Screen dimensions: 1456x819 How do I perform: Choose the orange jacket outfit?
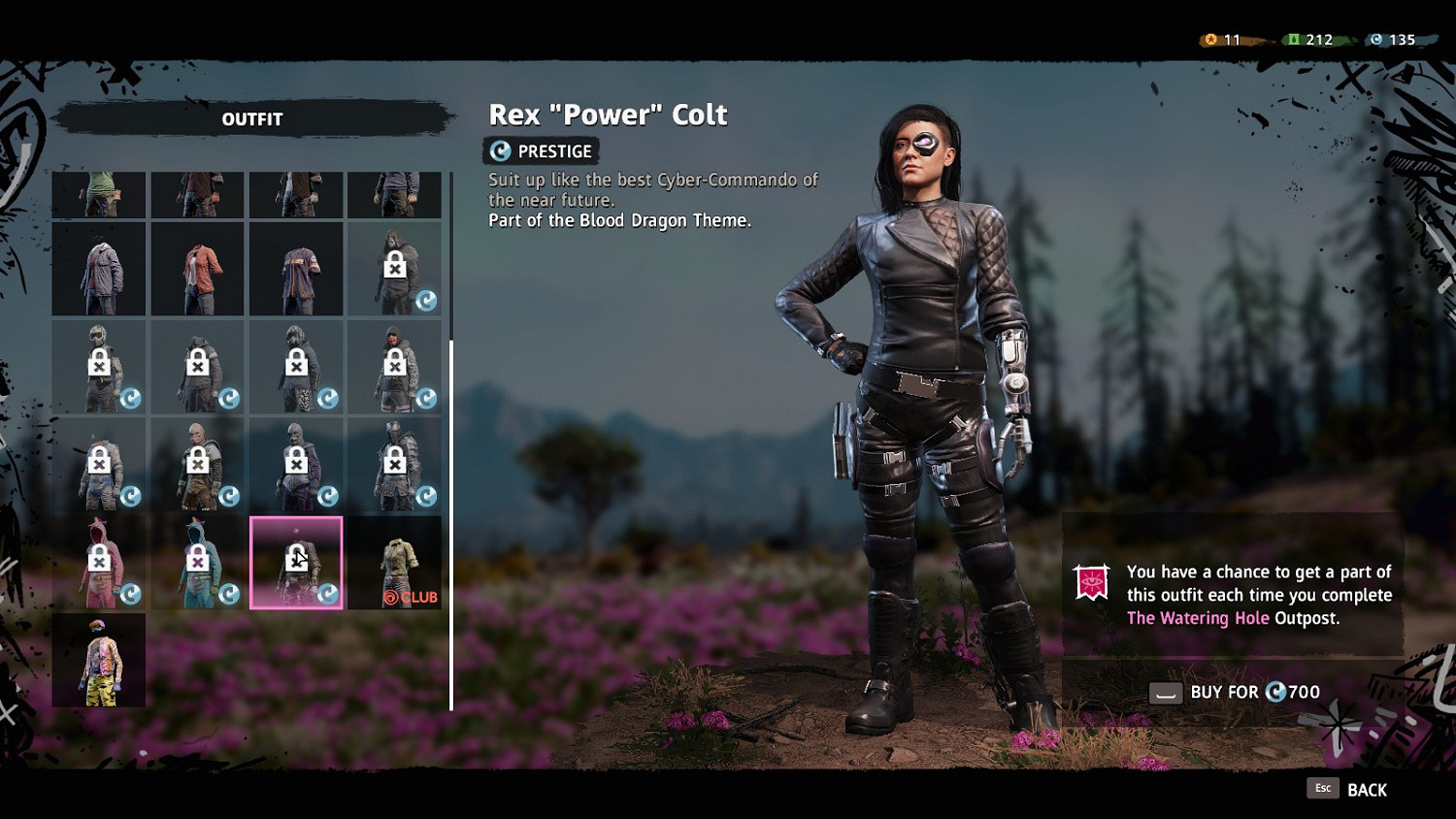(x=198, y=269)
